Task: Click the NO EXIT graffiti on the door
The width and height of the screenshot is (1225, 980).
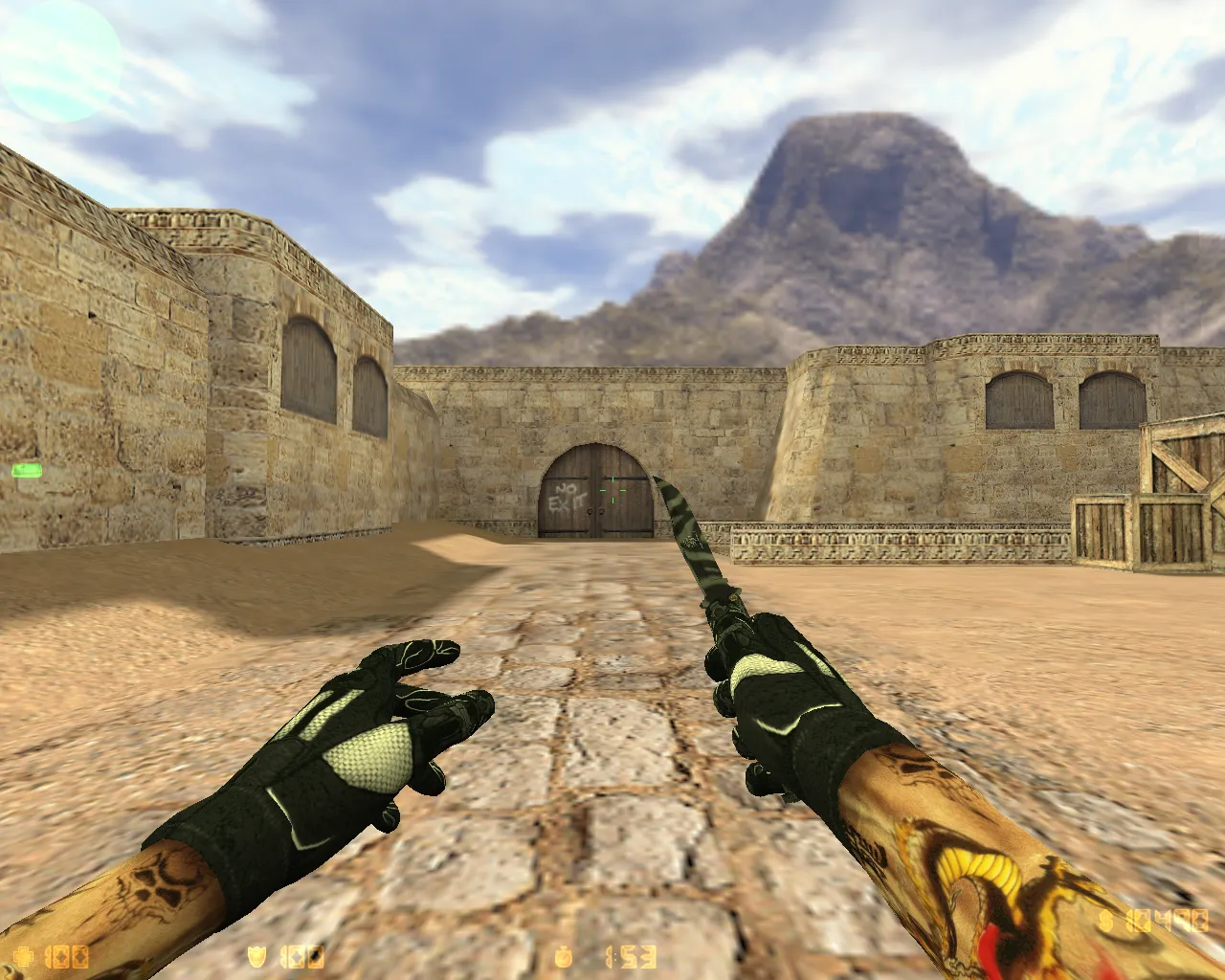Action: tap(568, 498)
